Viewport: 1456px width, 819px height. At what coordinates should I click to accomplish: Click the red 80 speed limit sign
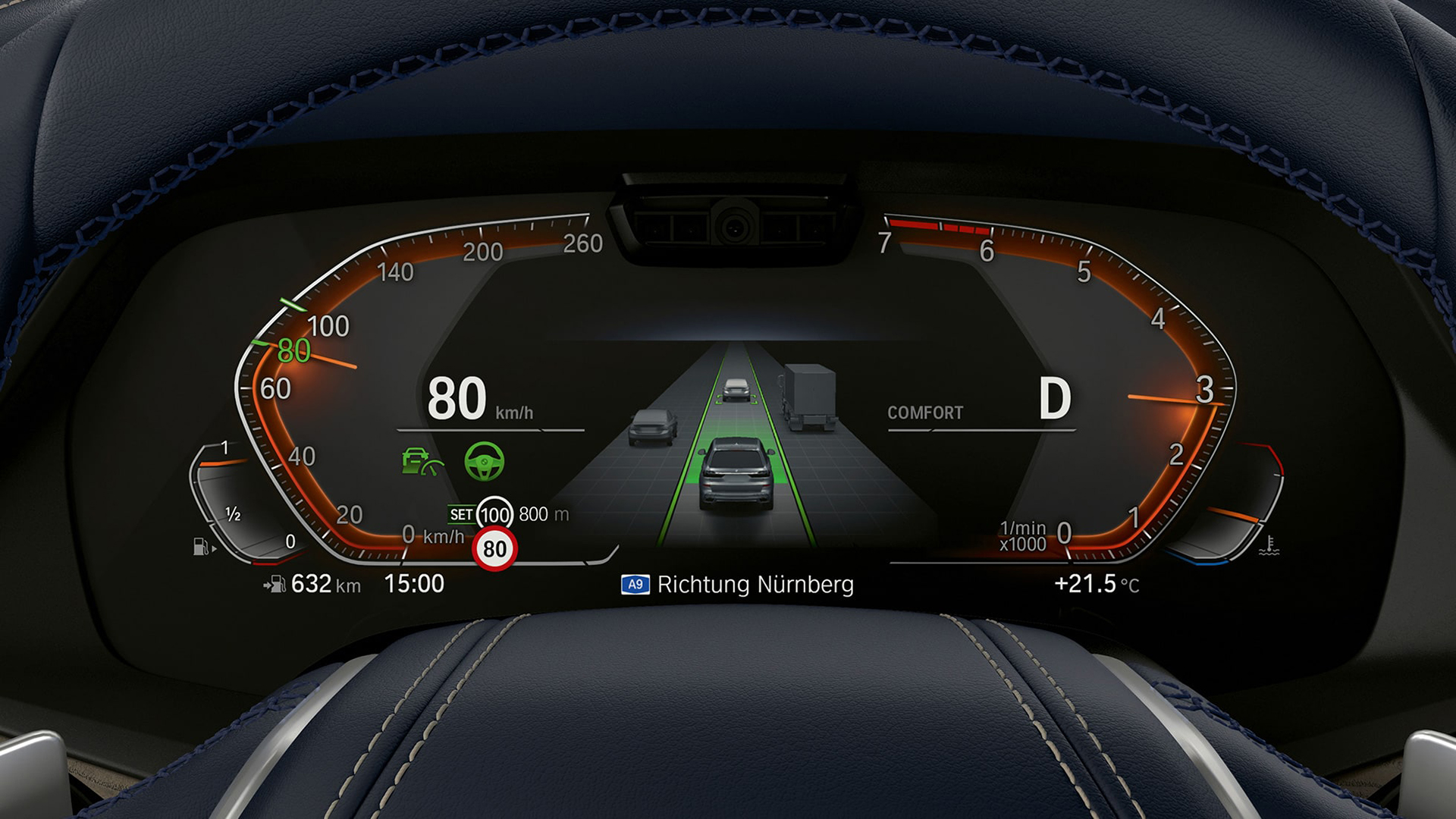[x=494, y=548]
